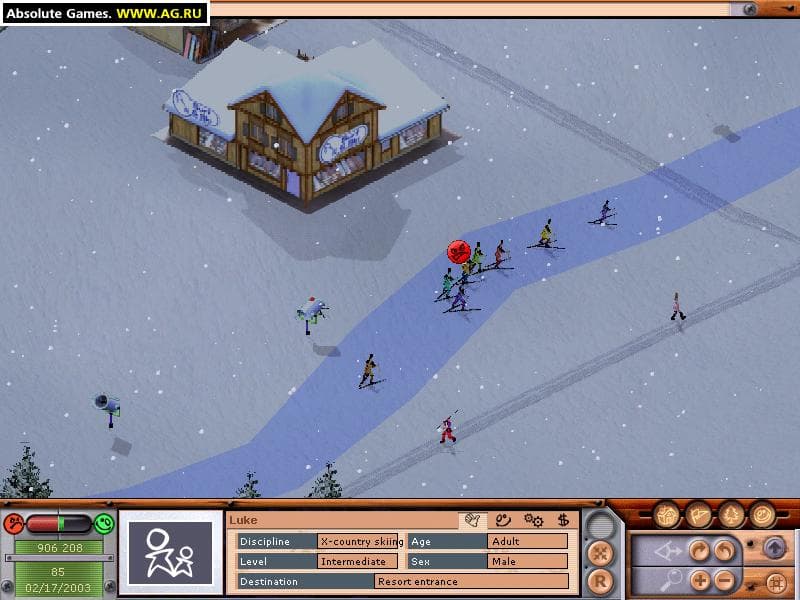
Task: Click the blue up-arrow button
Action: [x=774, y=549]
